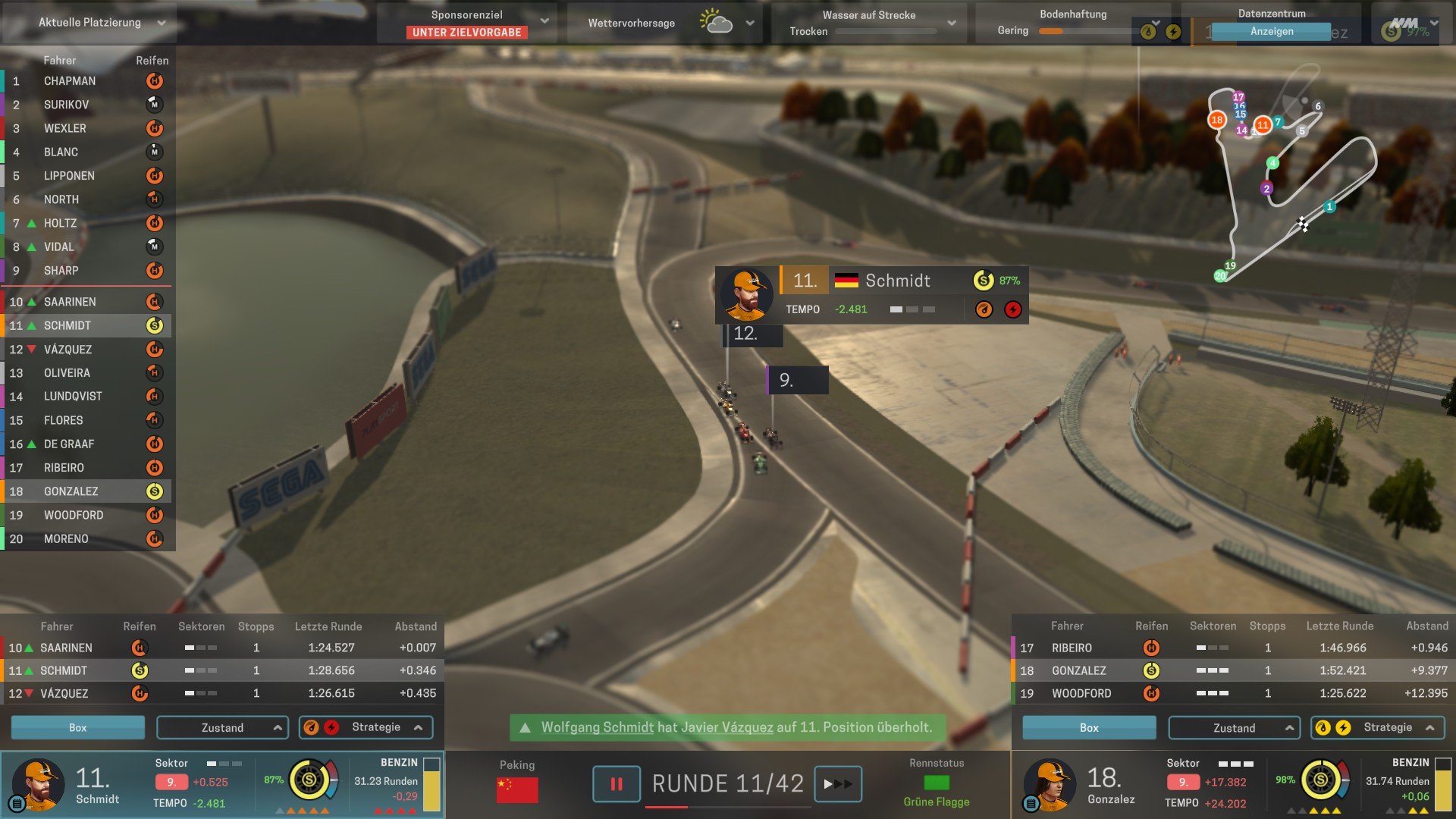Select Gonzalez row in the standings list
Image resolution: width=1456 pixels, height=819 pixels.
(71, 491)
